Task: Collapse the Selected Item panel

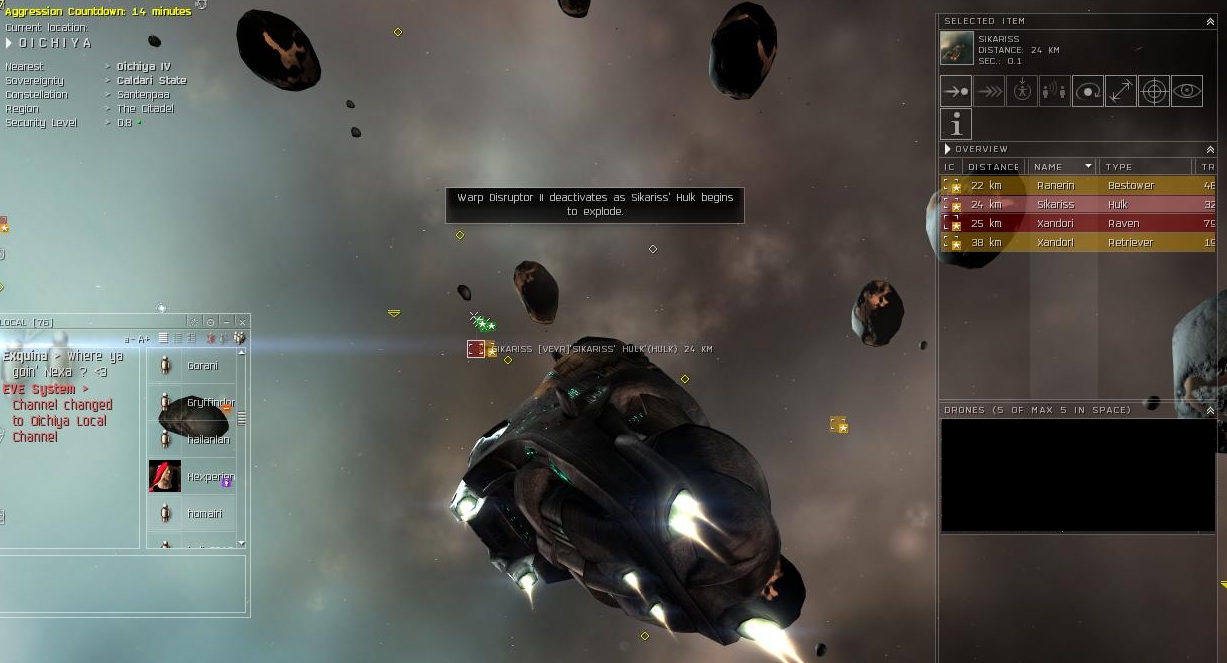Action: point(1210,21)
